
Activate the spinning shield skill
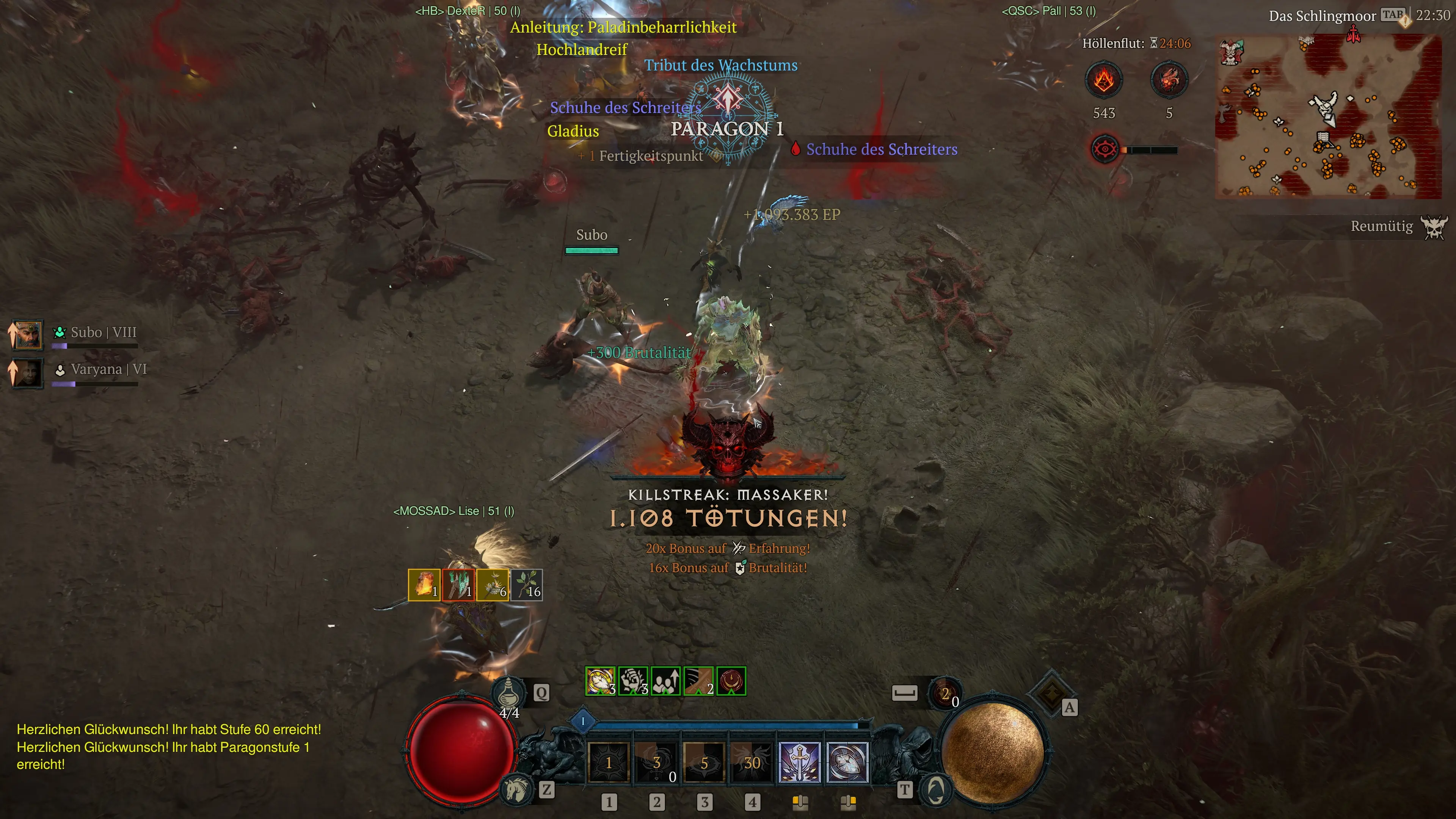click(x=847, y=763)
